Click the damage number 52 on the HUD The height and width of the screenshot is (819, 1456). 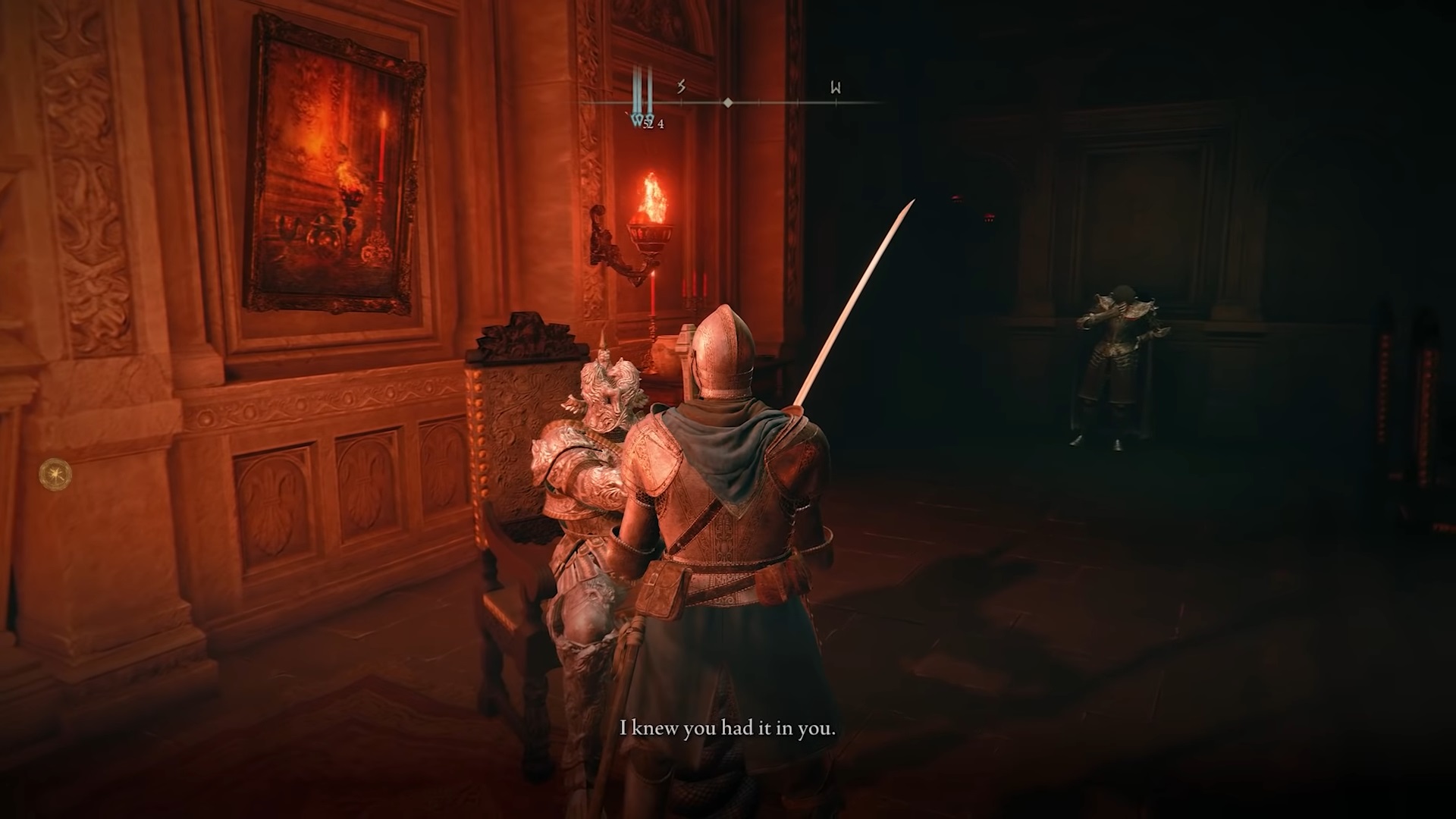pyautogui.click(x=647, y=124)
